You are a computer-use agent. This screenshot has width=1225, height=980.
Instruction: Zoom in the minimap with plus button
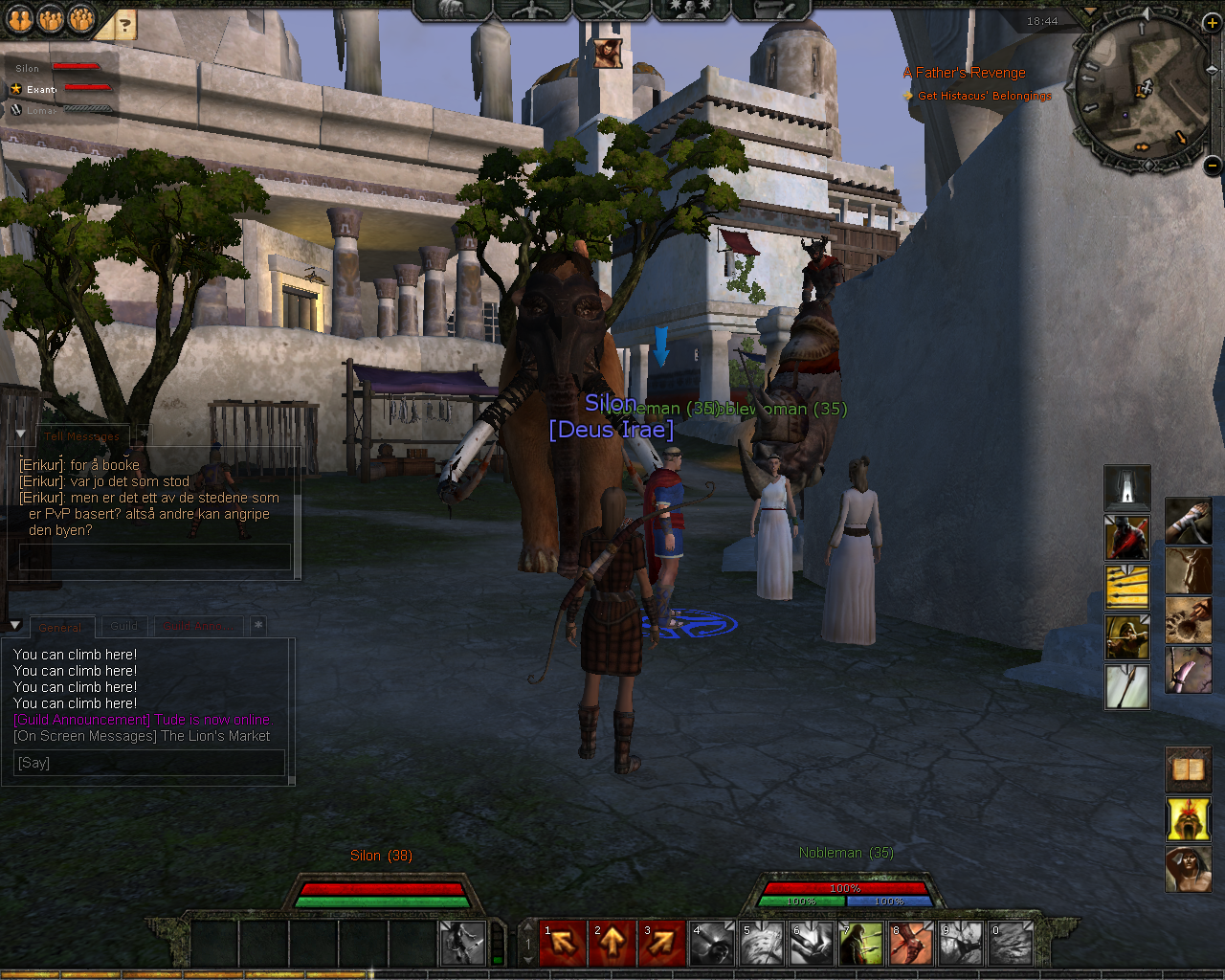pyautogui.click(x=1212, y=23)
